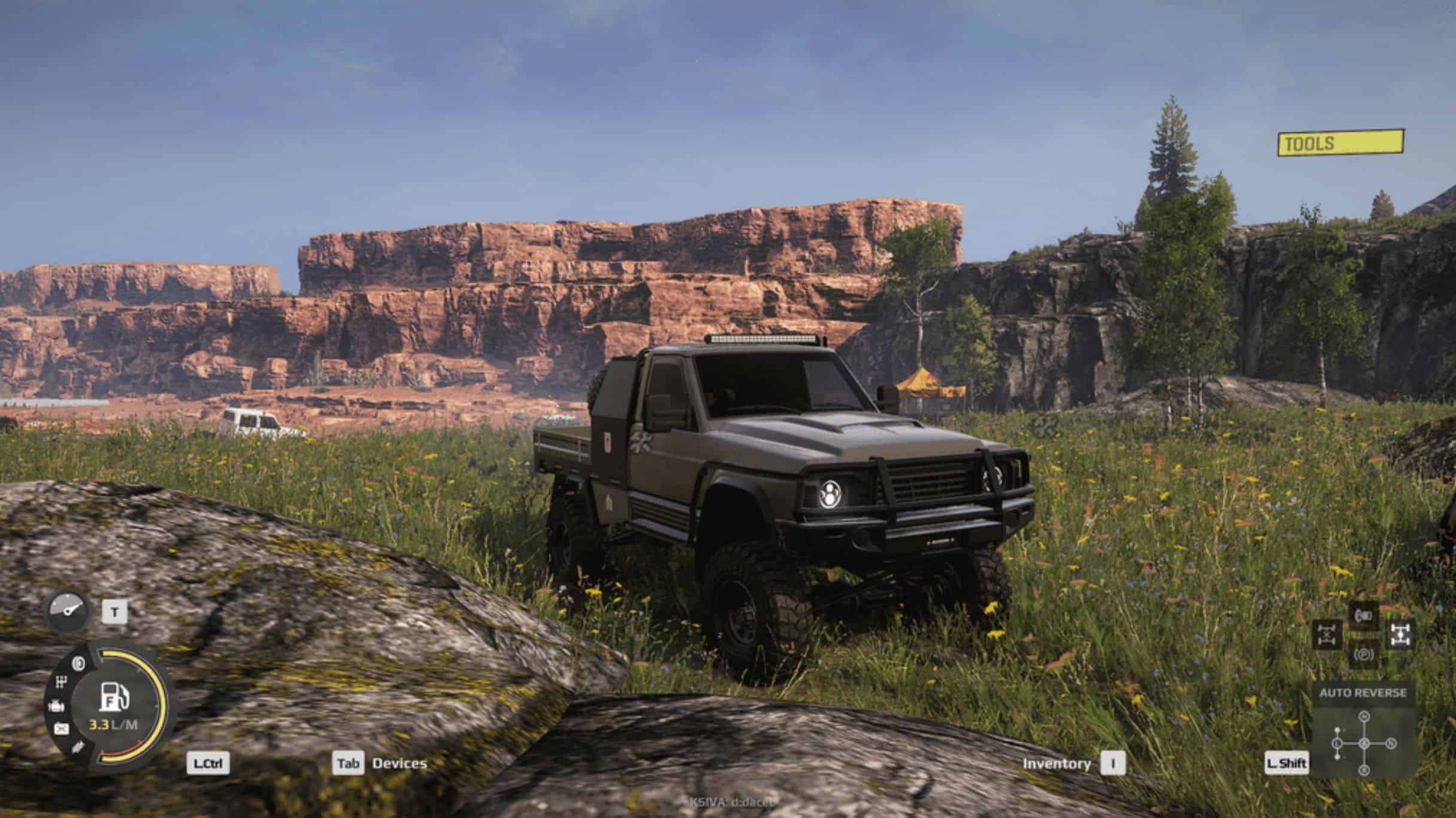The height and width of the screenshot is (818, 1456).
Task: Shift to the Low gear node
Action: [1337, 744]
